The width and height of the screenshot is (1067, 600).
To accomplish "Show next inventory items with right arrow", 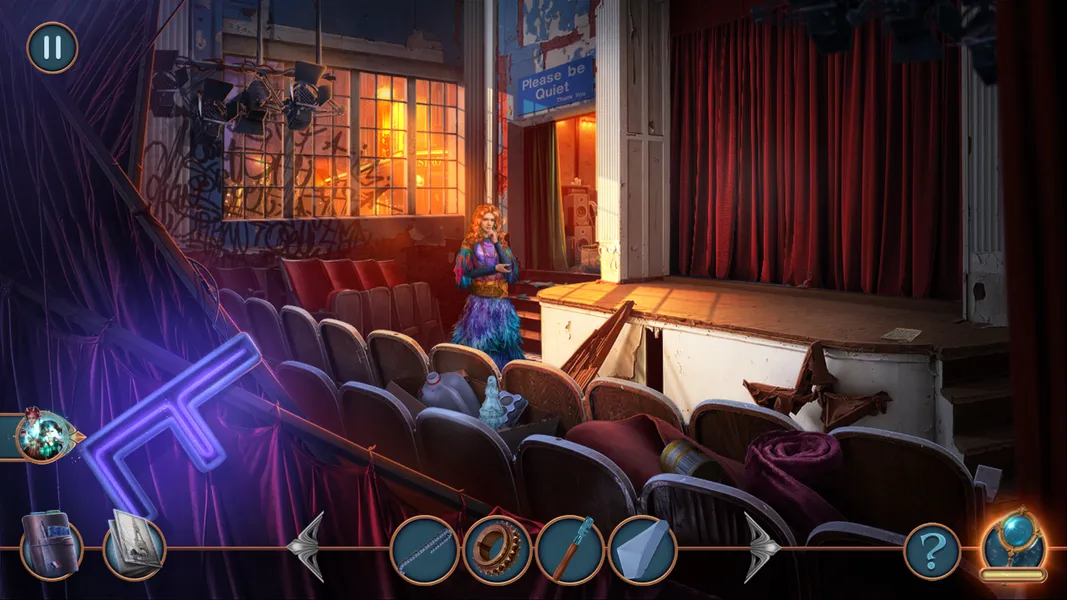I will point(761,547).
